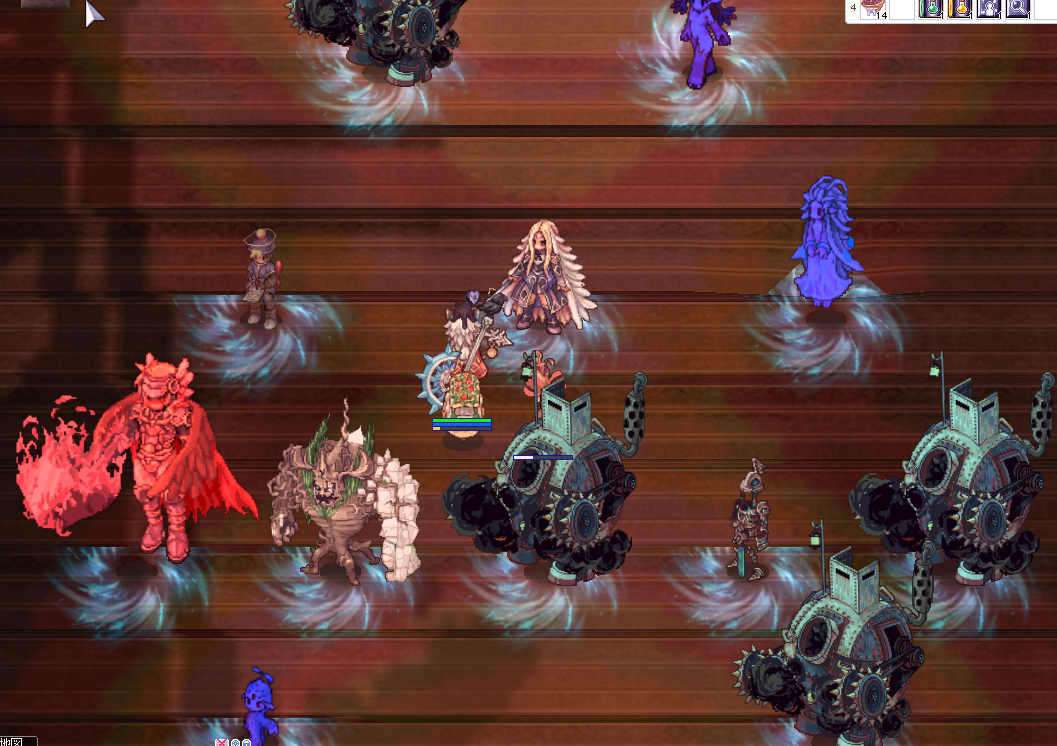Screen dimensions: 1057x746
Task: Use the item slot with 14 count
Action: pos(874,9)
